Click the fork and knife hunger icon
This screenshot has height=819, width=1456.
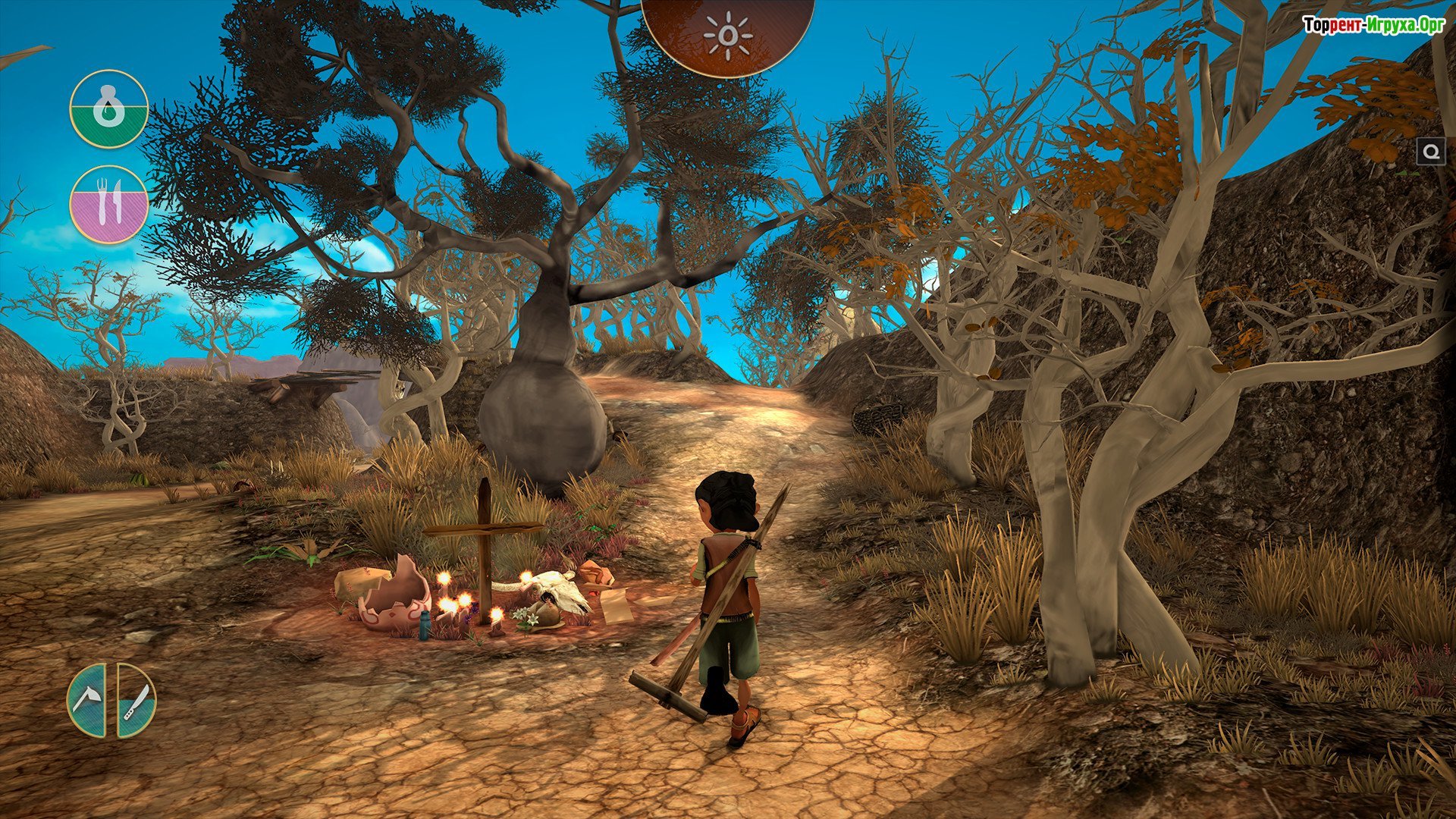pos(108,205)
